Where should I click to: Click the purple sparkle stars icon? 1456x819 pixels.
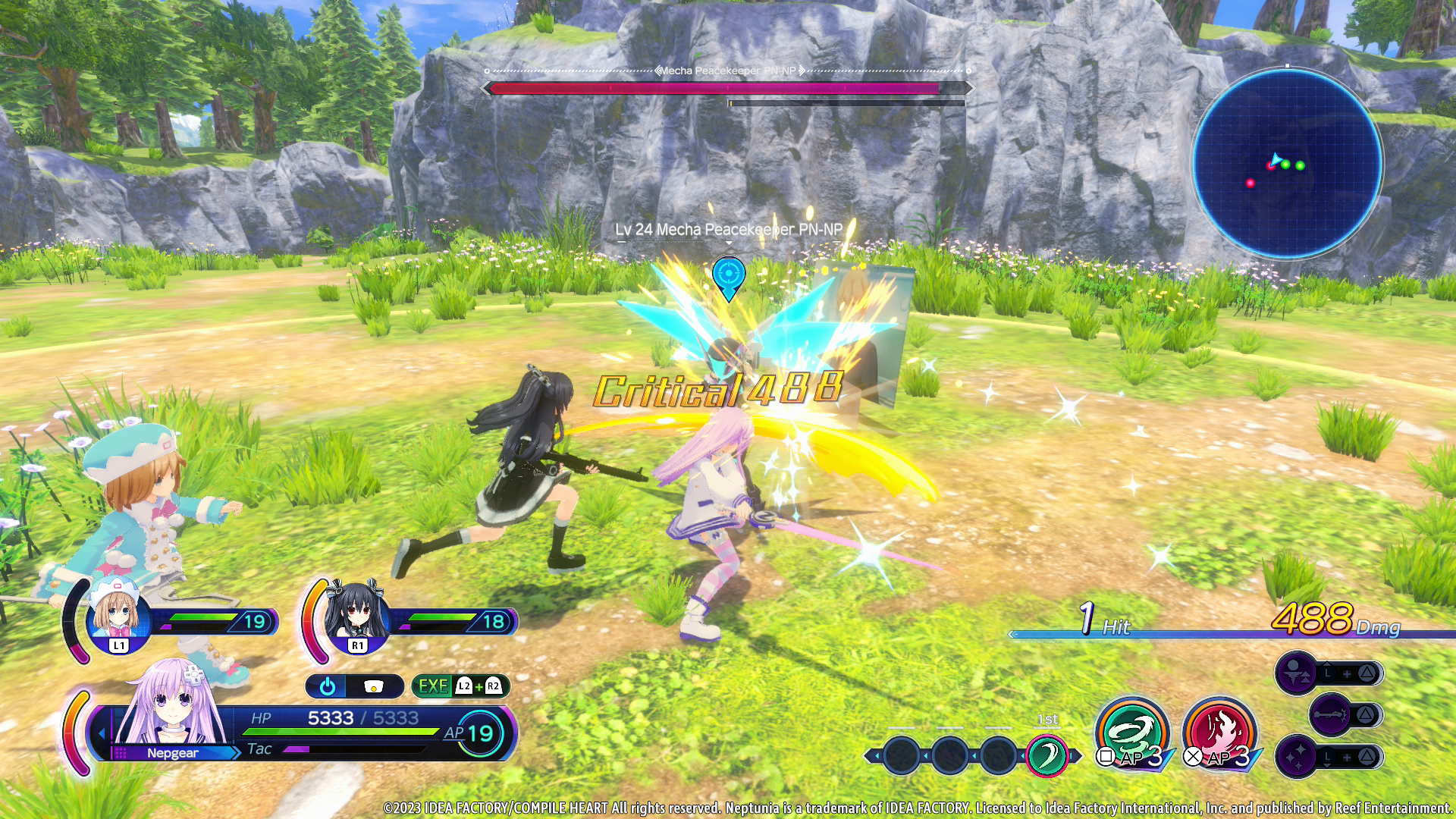[1296, 756]
